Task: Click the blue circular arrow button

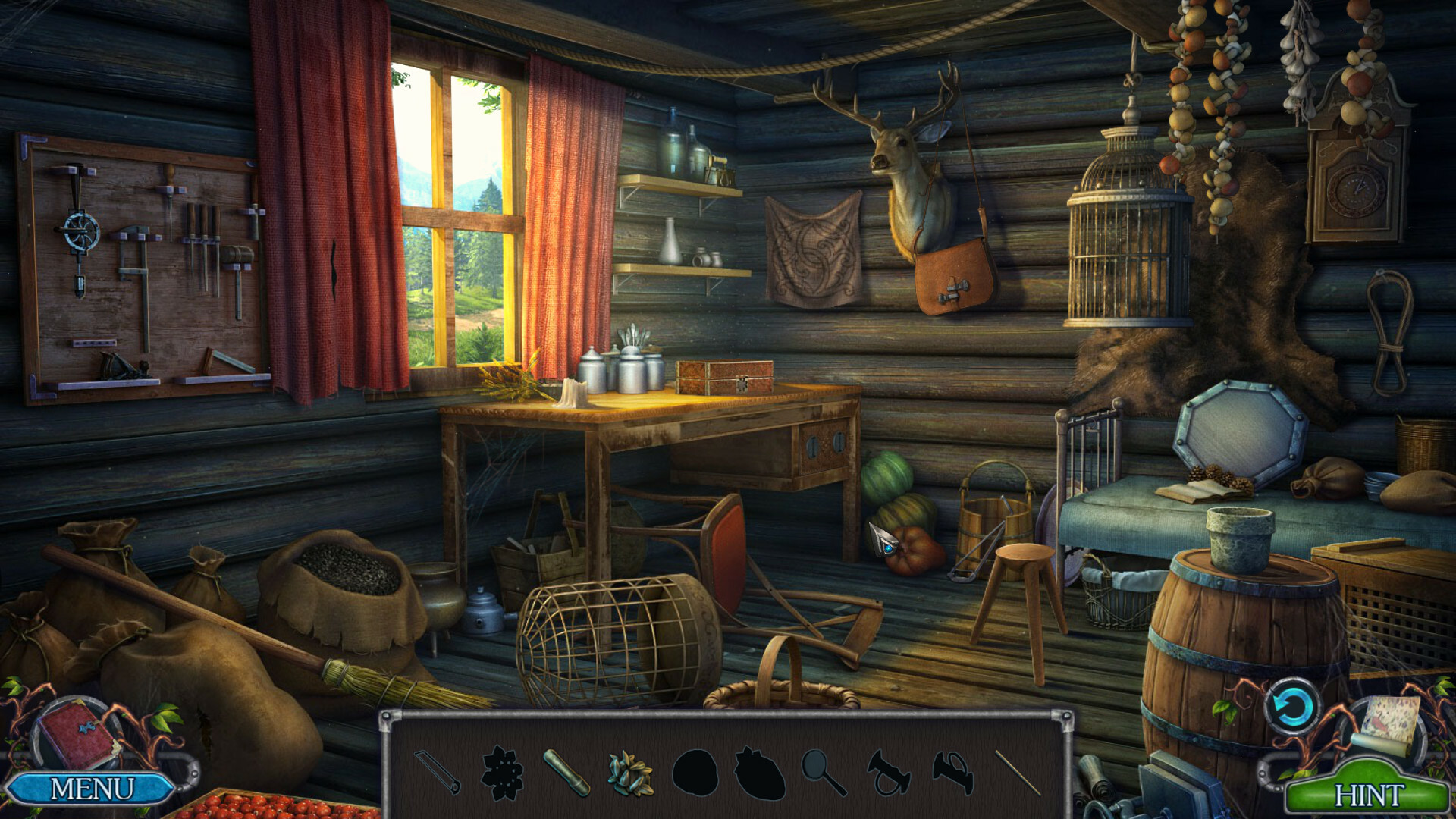Action: (1291, 707)
